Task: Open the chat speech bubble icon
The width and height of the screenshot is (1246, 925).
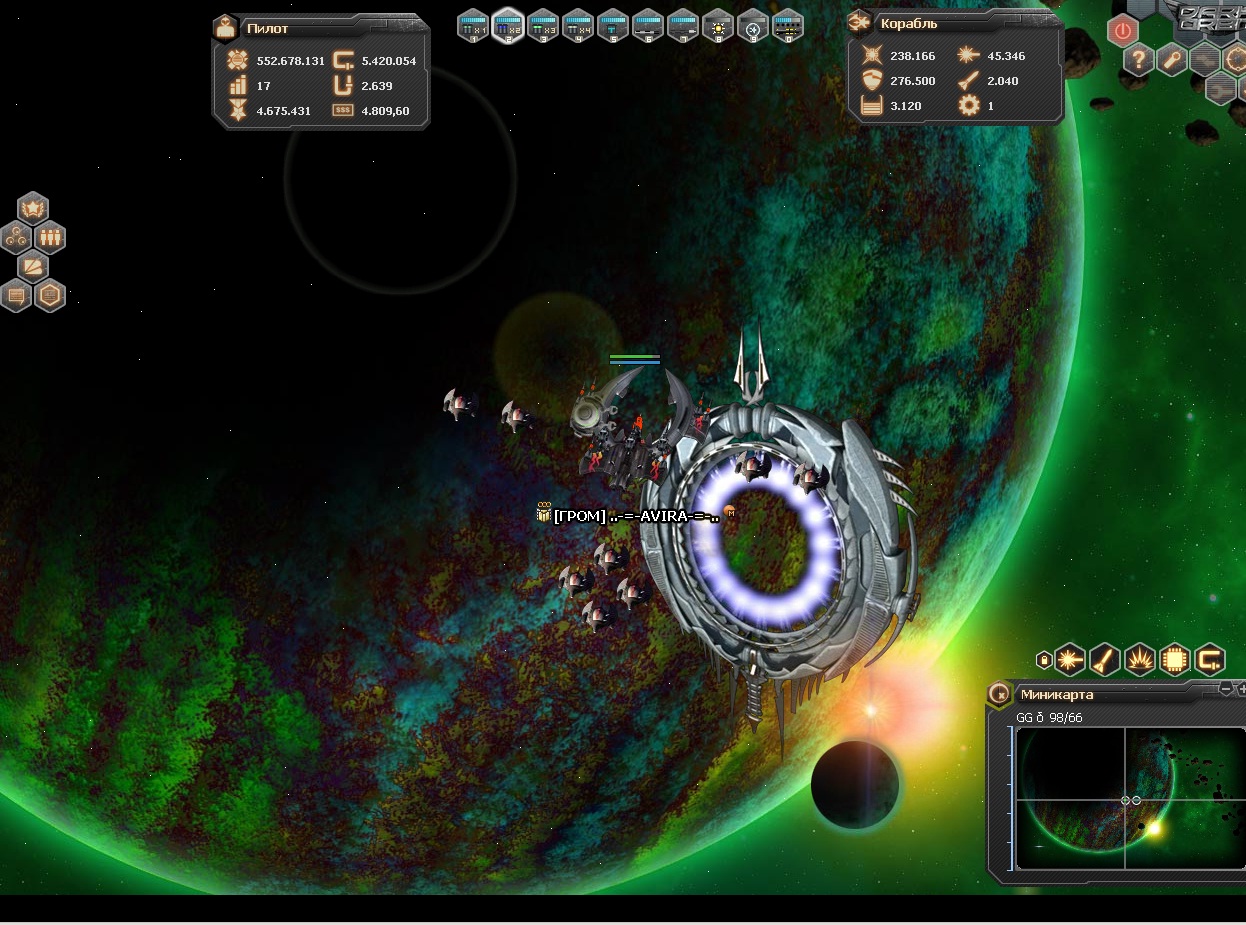Action: coord(16,296)
